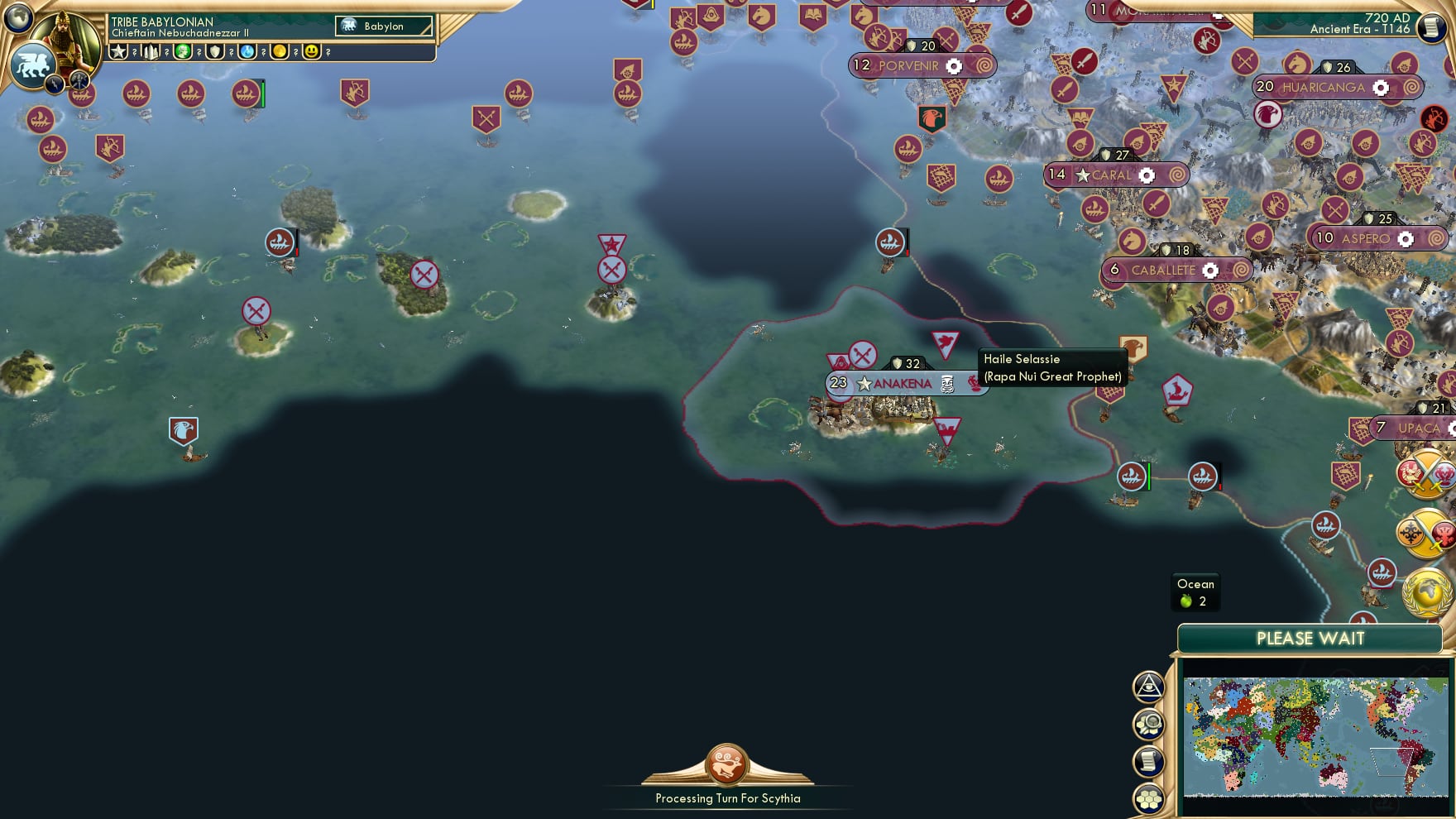
Task: Click the gold coin resource indicator
Action: (280, 52)
